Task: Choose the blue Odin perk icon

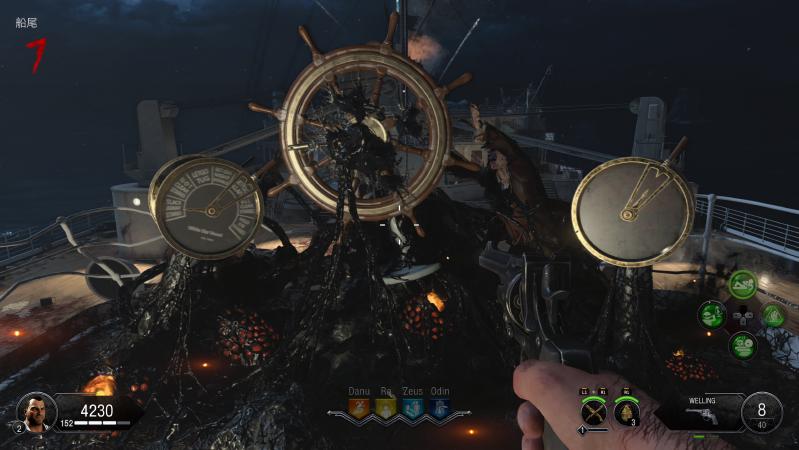Action: [x=439, y=407]
